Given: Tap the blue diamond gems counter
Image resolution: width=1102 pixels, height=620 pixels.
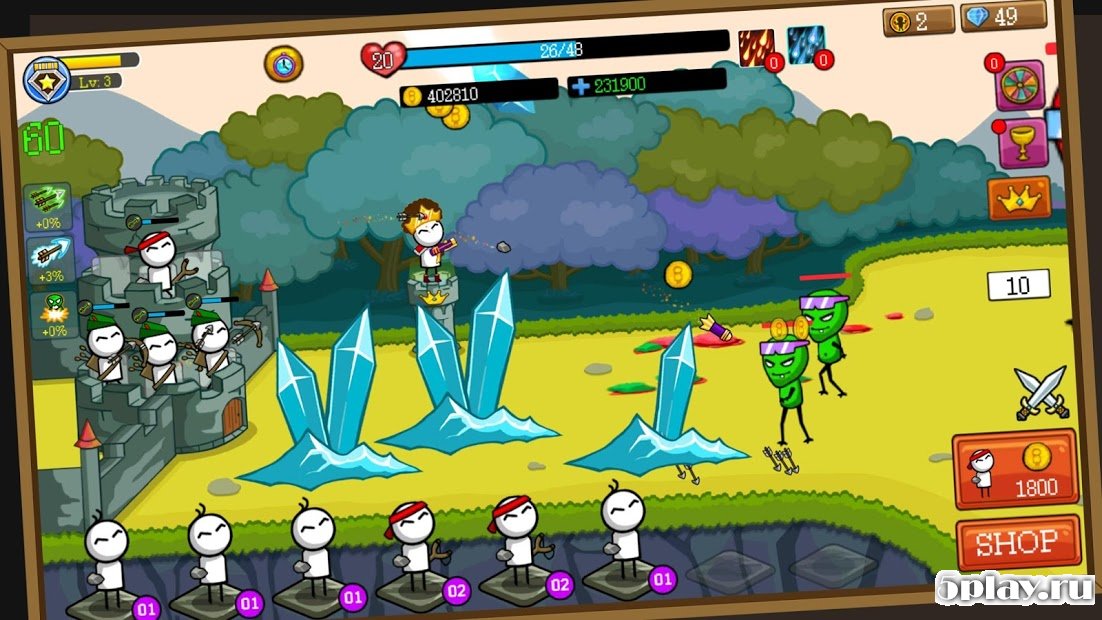Looking at the screenshot, I should coord(1003,16).
